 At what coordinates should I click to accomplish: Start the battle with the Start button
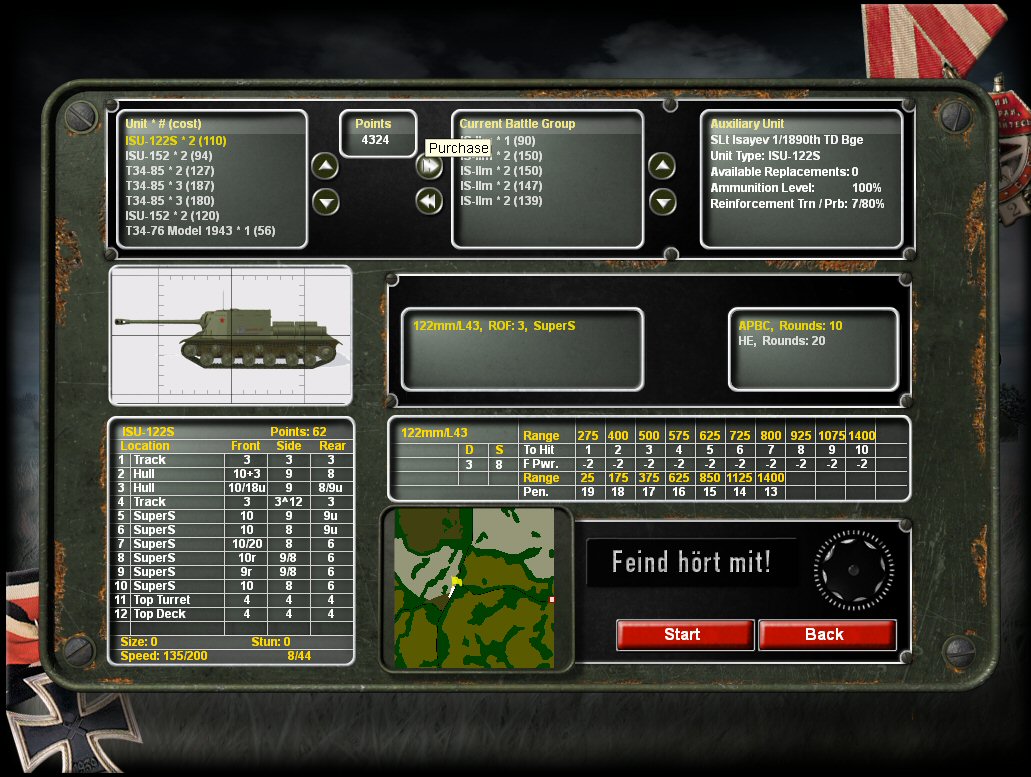tap(685, 634)
